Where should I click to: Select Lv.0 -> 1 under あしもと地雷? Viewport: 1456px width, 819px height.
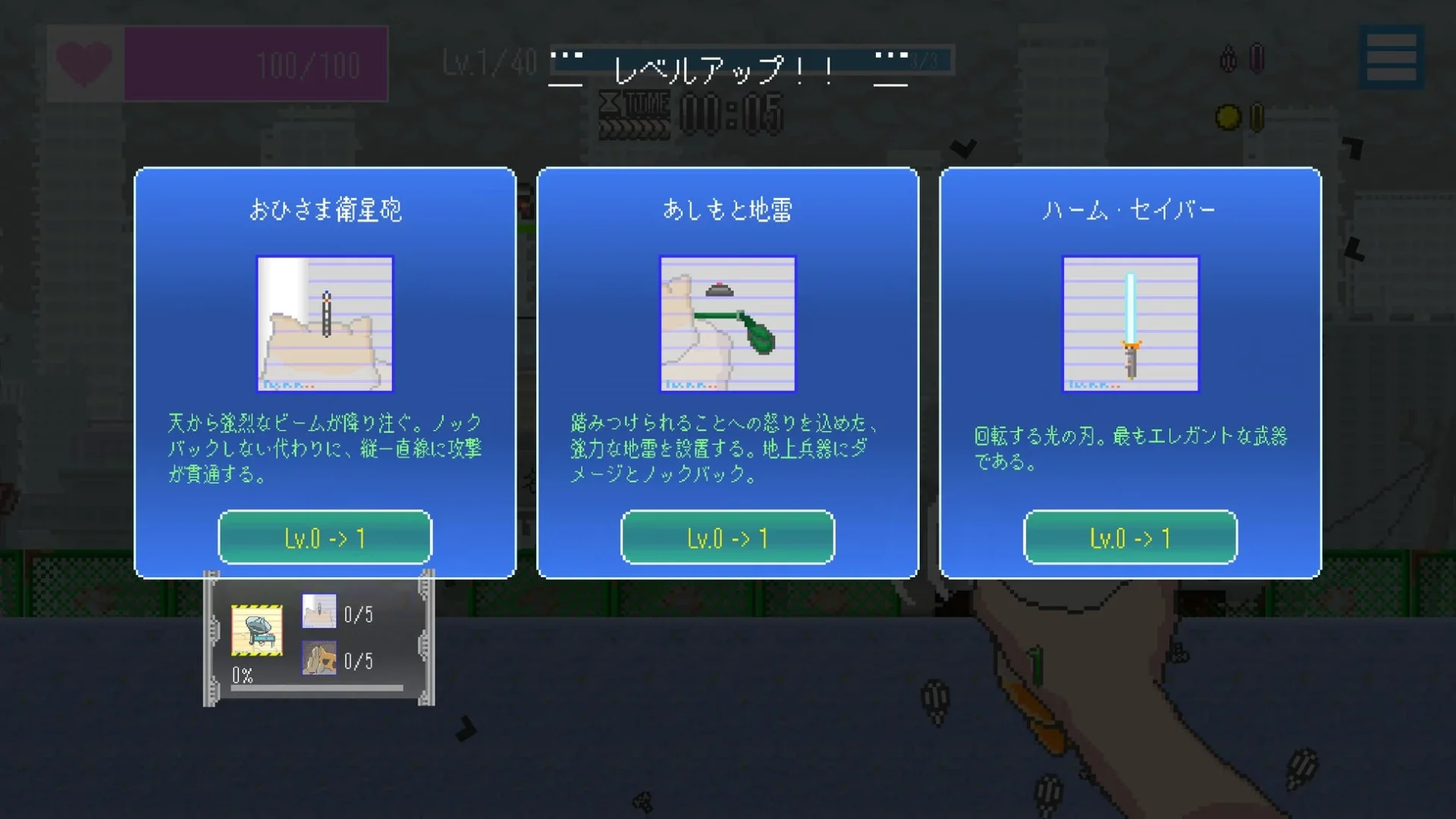(727, 538)
